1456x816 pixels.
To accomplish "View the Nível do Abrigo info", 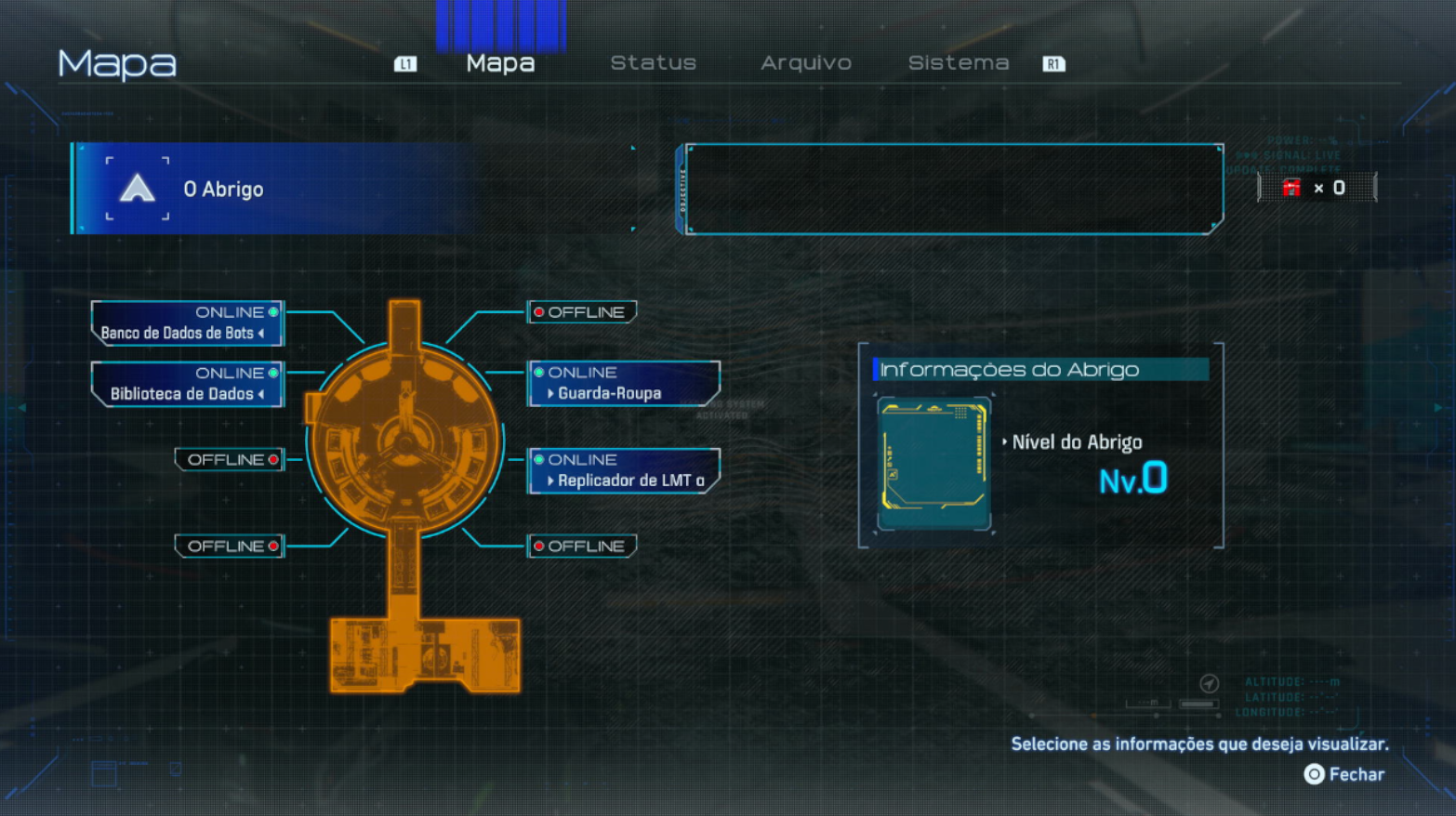I will [x=1077, y=442].
